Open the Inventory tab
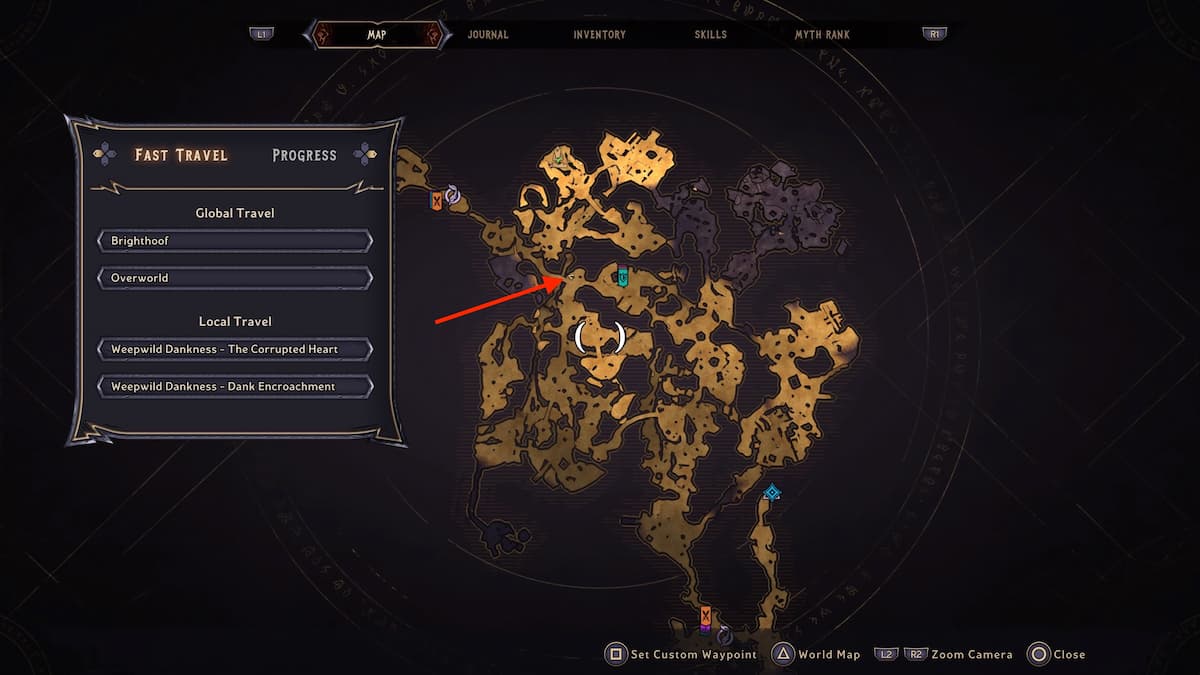This screenshot has height=675, width=1200. click(599, 34)
